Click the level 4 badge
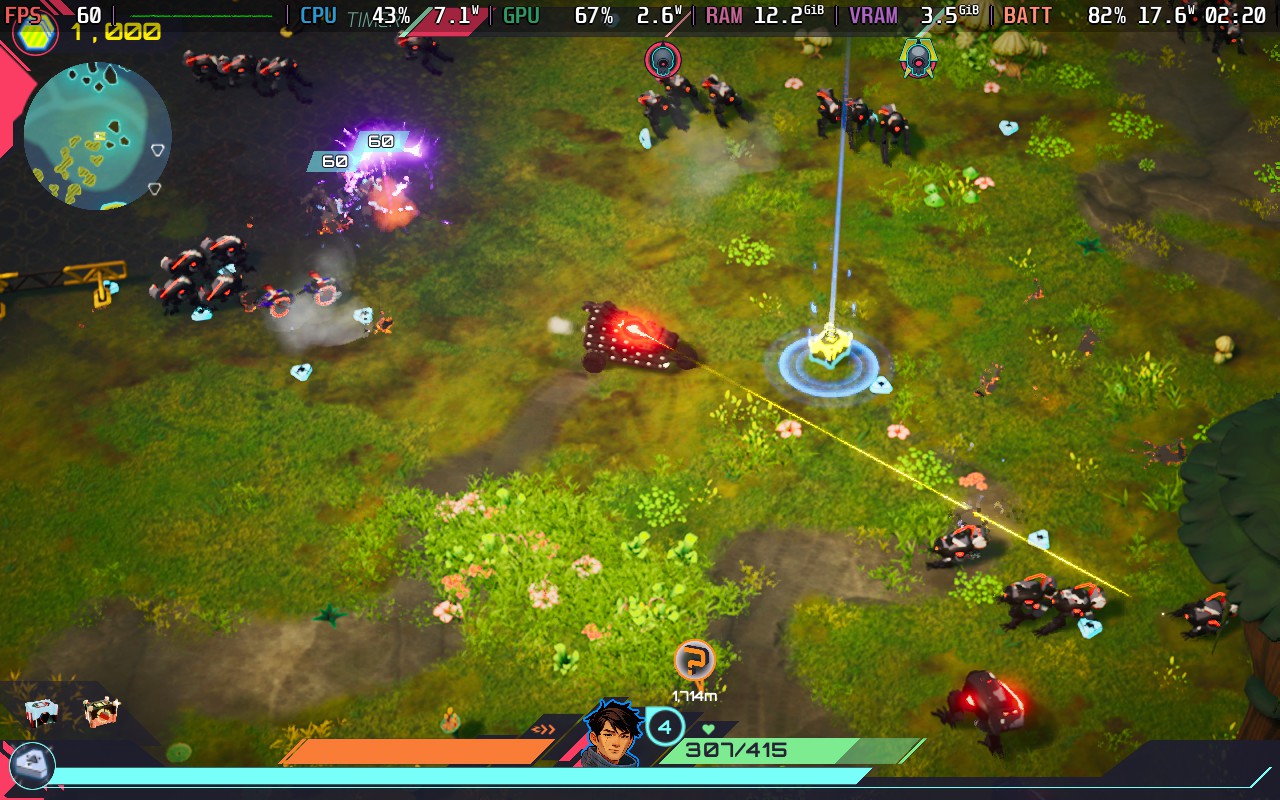Image resolution: width=1280 pixels, height=800 pixels. pyautogui.click(x=665, y=726)
